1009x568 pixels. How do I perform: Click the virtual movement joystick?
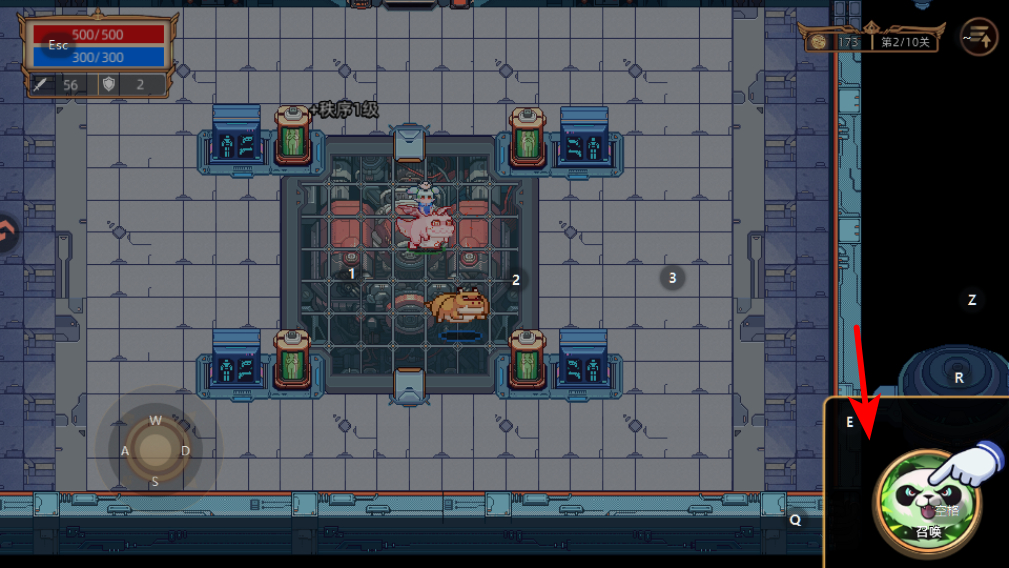(x=155, y=450)
